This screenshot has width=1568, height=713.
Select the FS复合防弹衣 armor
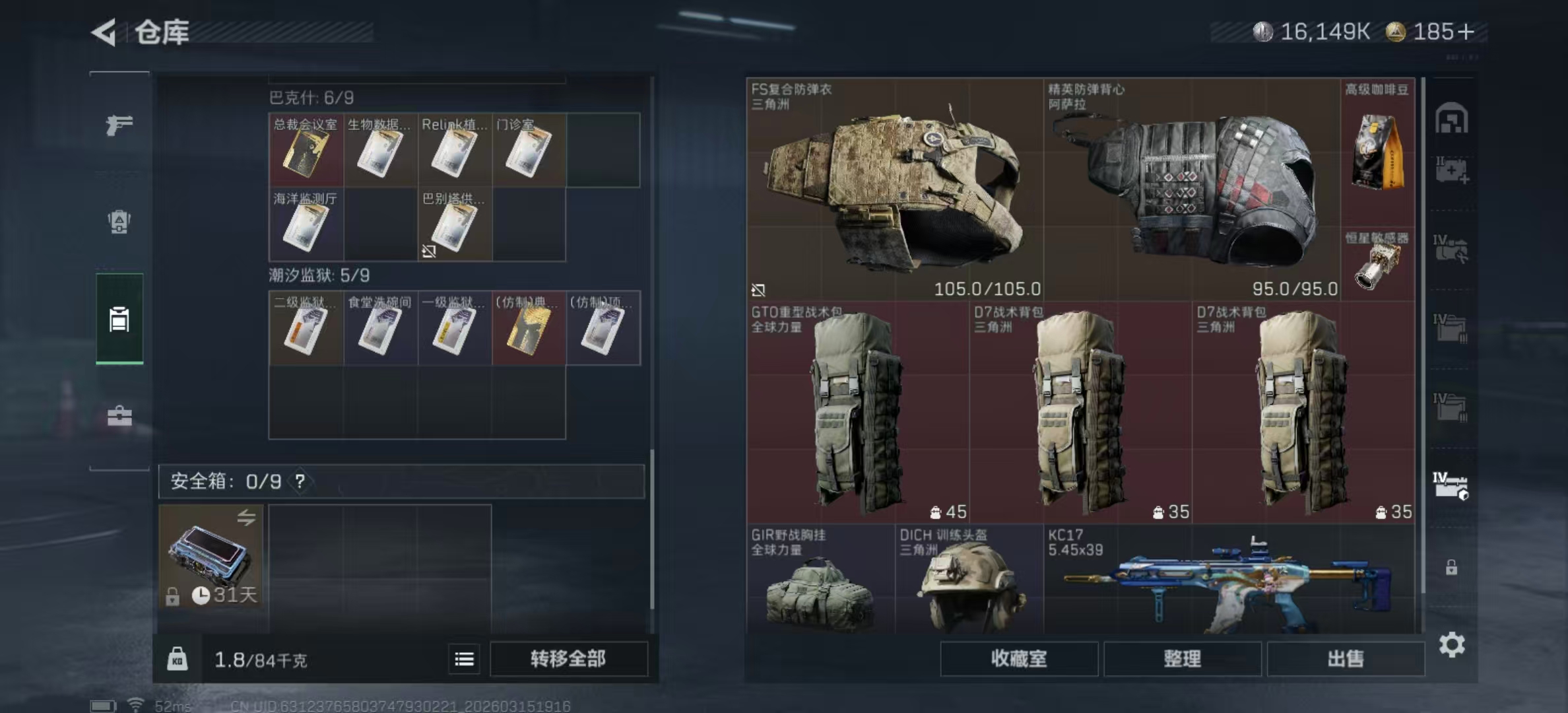tap(895, 190)
